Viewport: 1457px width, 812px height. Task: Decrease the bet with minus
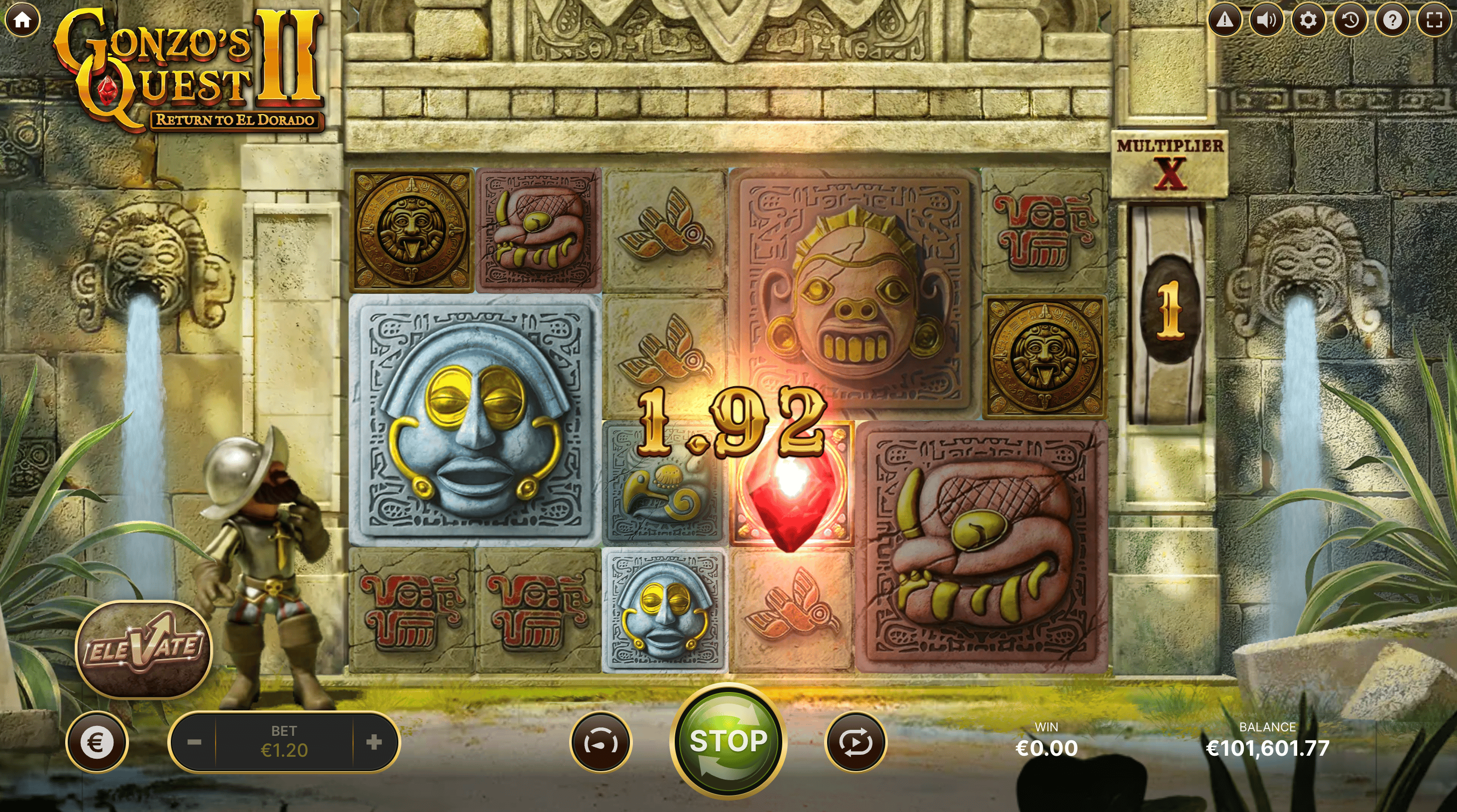[x=194, y=742]
